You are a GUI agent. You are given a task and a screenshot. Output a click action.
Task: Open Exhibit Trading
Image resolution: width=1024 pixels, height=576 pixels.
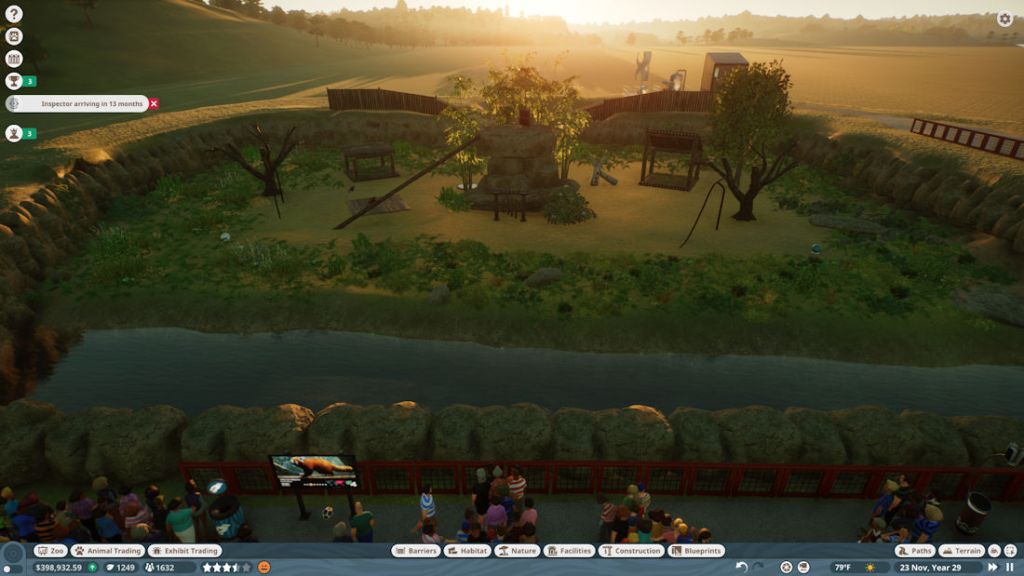point(184,551)
